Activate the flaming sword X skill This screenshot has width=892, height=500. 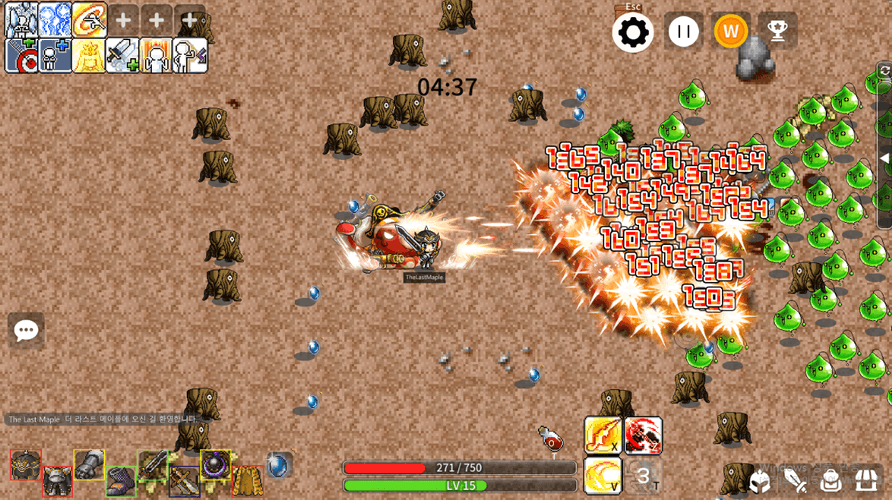(603, 435)
